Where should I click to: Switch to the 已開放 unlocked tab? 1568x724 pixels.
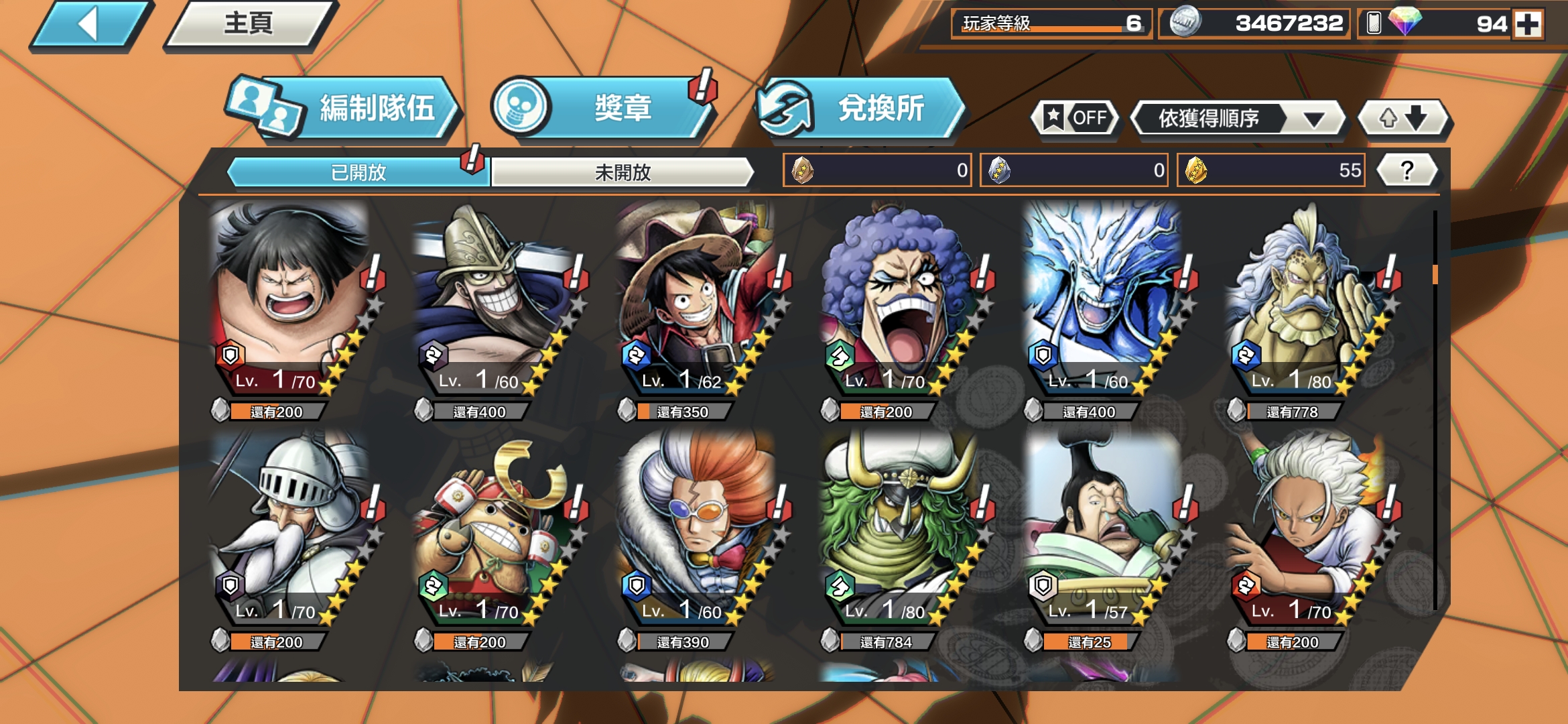point(358,172)
